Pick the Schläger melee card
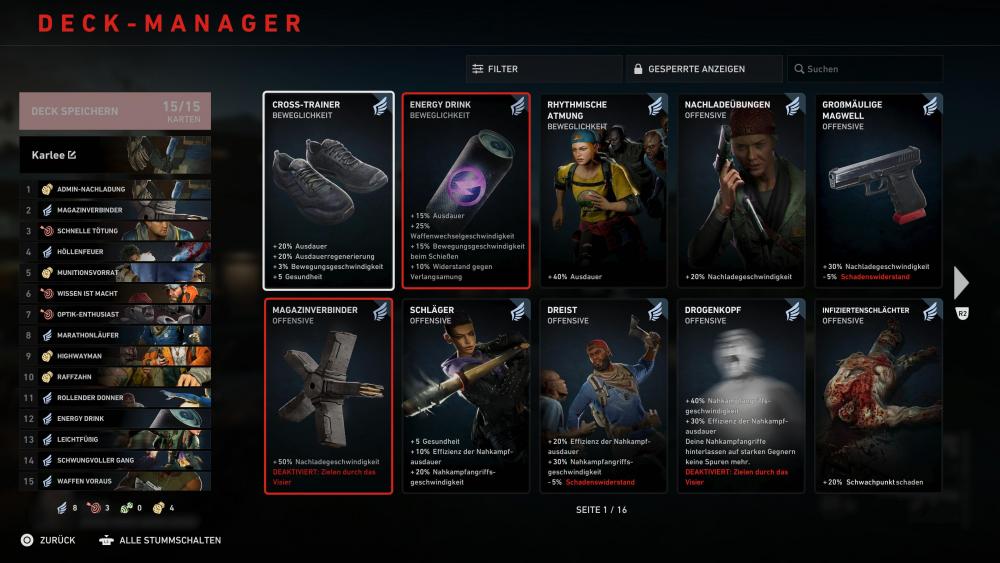The image size is (1000, 563). click(466, 396)
